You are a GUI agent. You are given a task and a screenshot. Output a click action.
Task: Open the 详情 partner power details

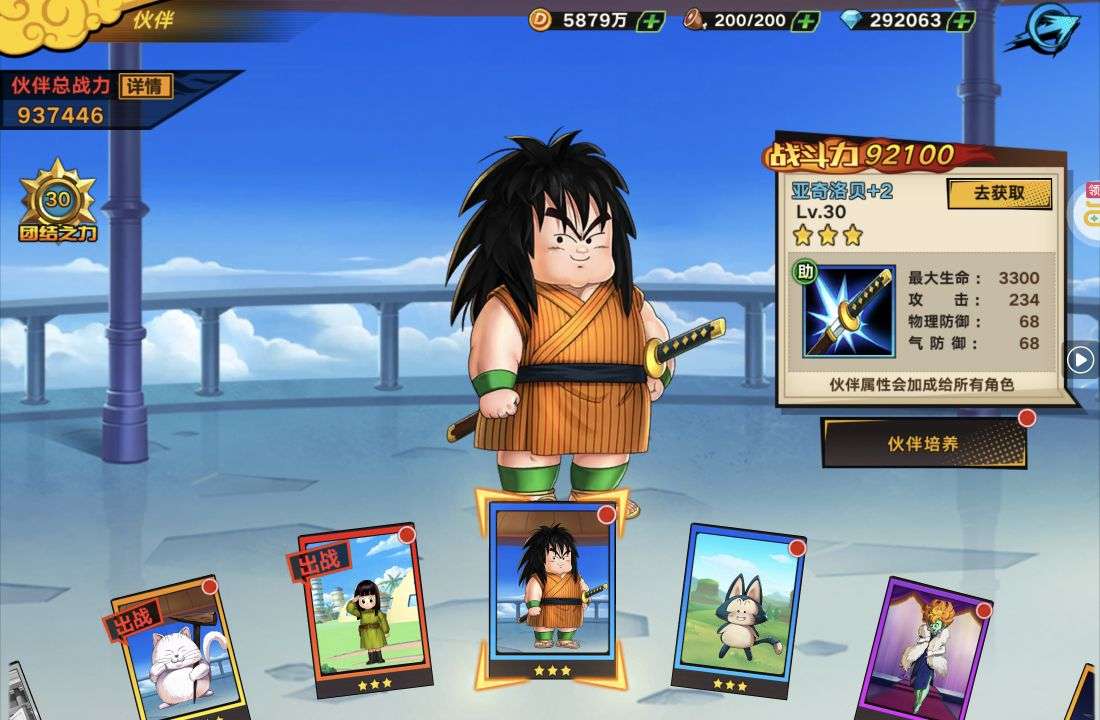coord(145,86)
